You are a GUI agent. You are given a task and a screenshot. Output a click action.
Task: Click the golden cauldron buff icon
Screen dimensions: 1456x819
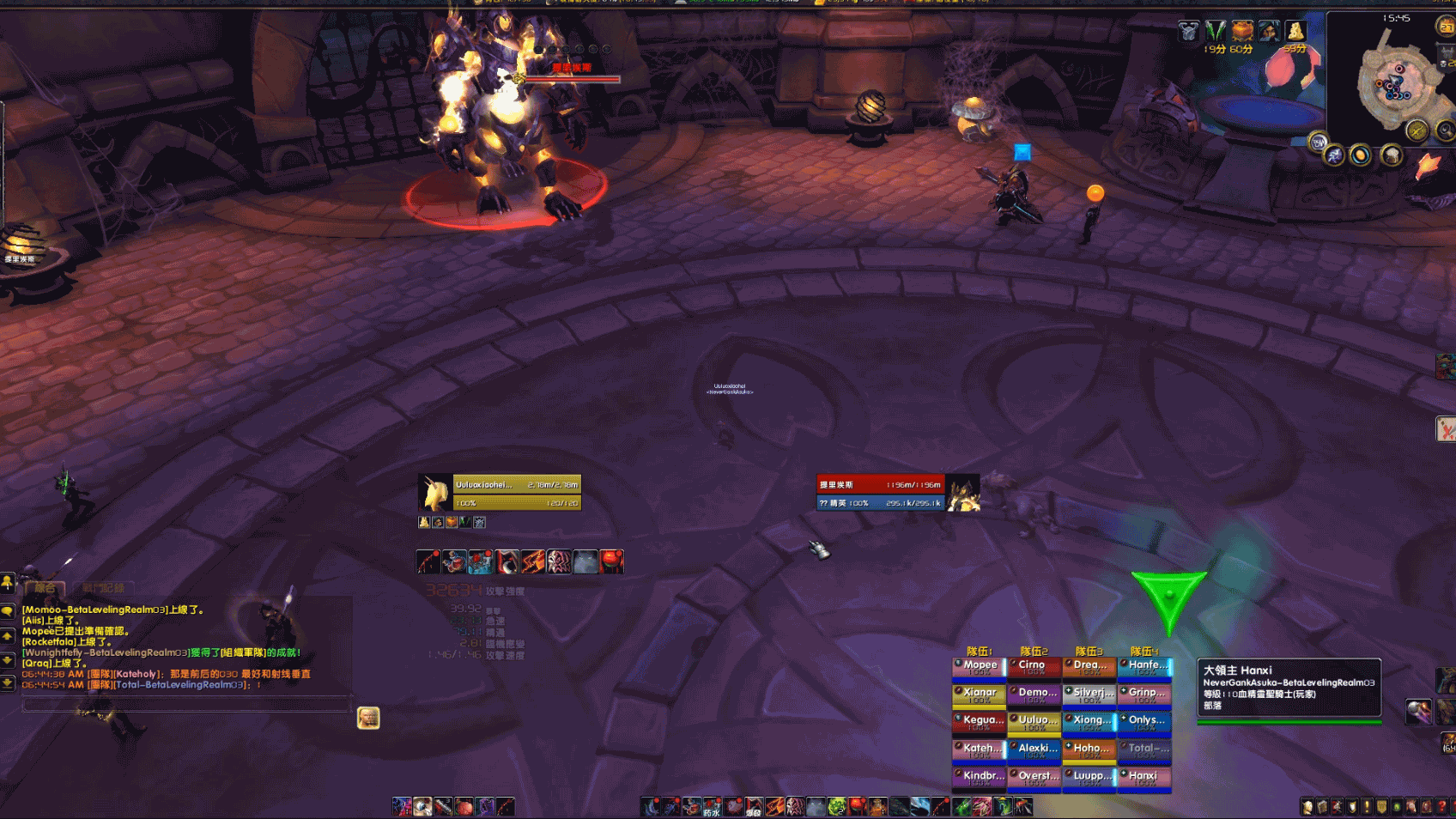tap(1241, 32)
